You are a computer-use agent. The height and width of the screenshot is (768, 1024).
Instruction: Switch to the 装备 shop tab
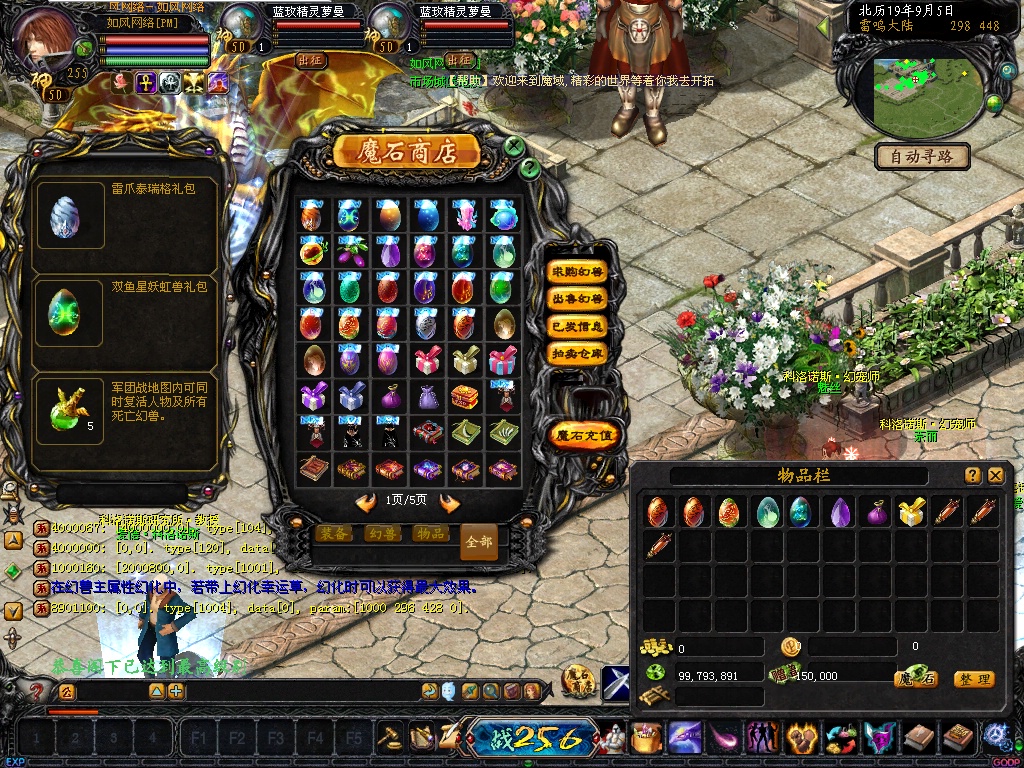click(x=333, y=534)
